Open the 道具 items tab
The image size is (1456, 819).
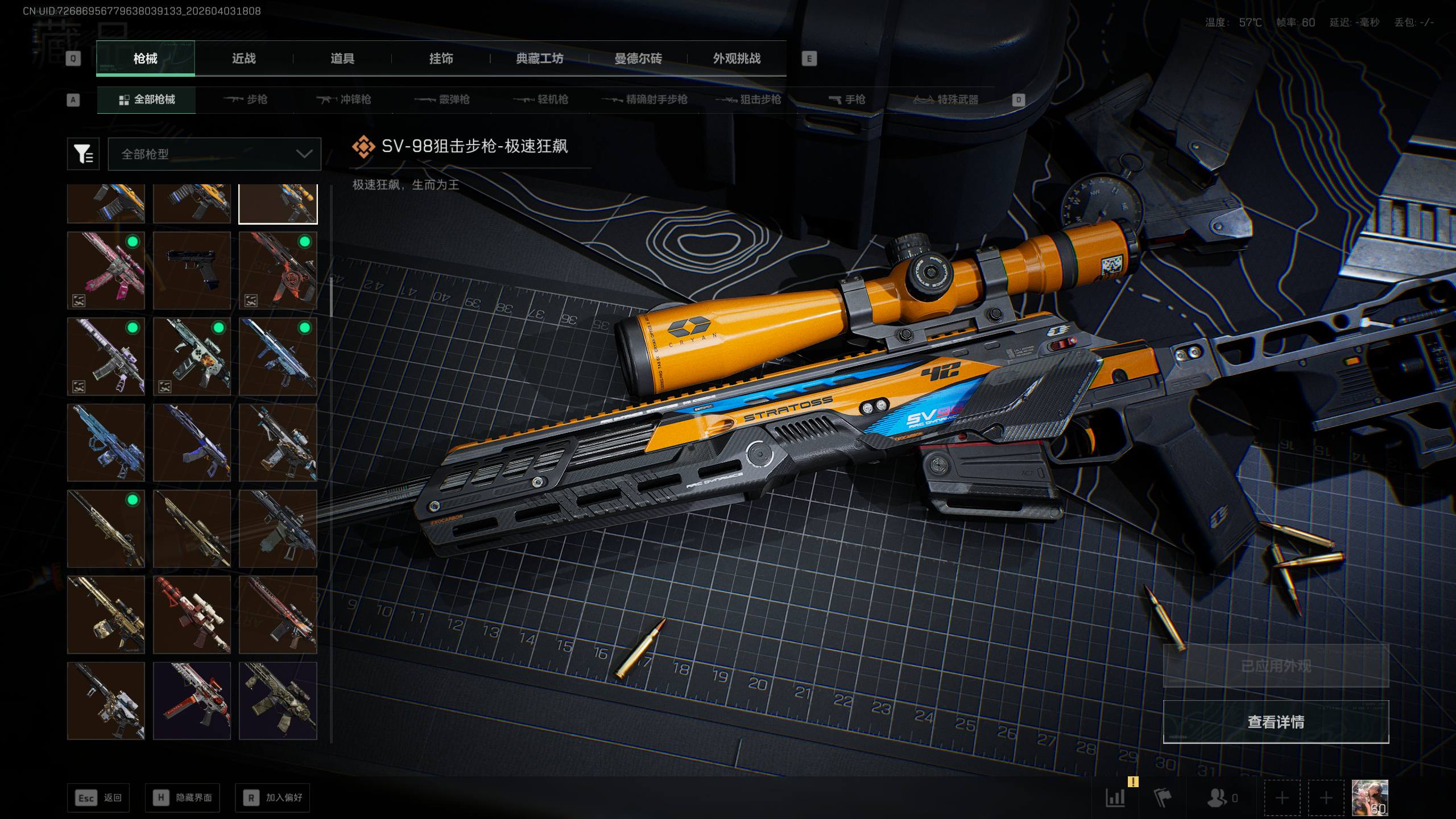tap(342, 59)
